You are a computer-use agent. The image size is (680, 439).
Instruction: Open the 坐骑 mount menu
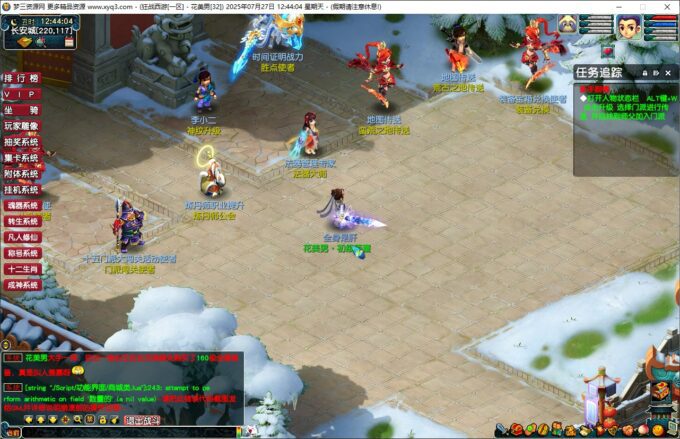[20, 110]
